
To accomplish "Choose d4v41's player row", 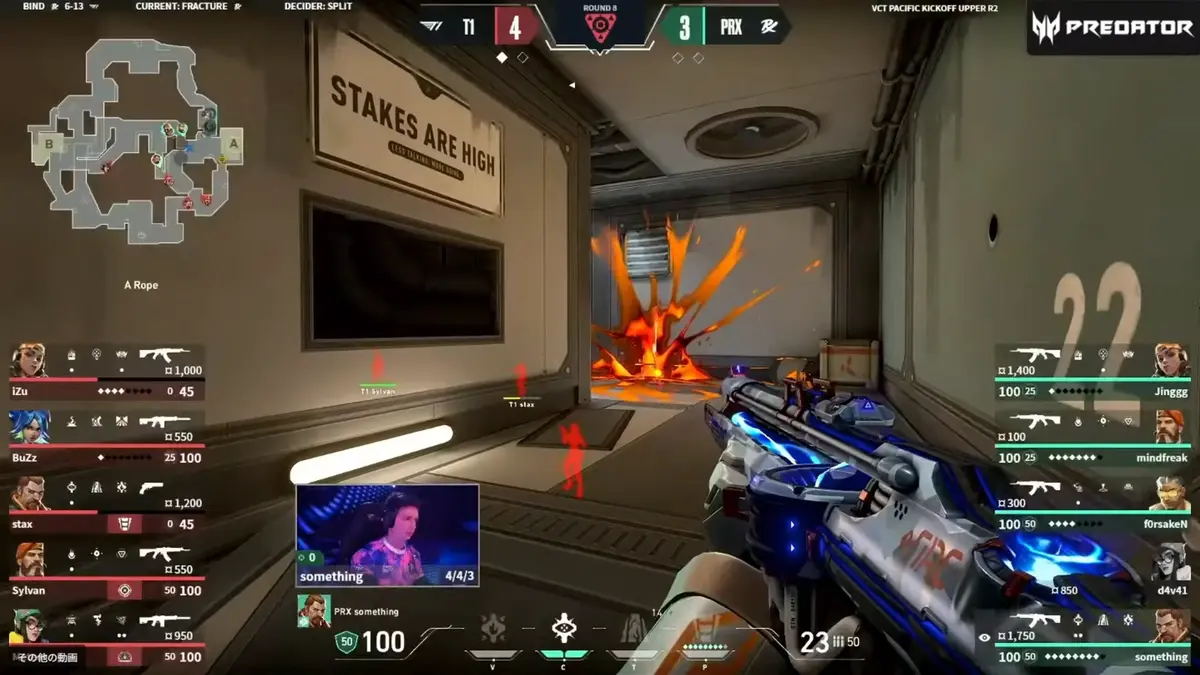I will coord(1092,570).
